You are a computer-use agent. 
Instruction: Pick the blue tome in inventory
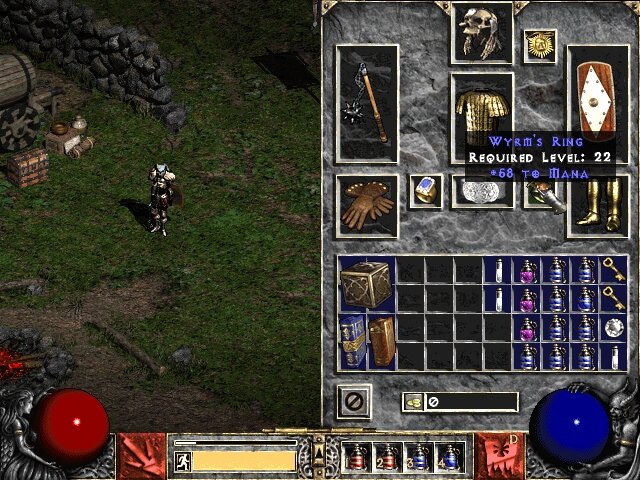[350, 342]
